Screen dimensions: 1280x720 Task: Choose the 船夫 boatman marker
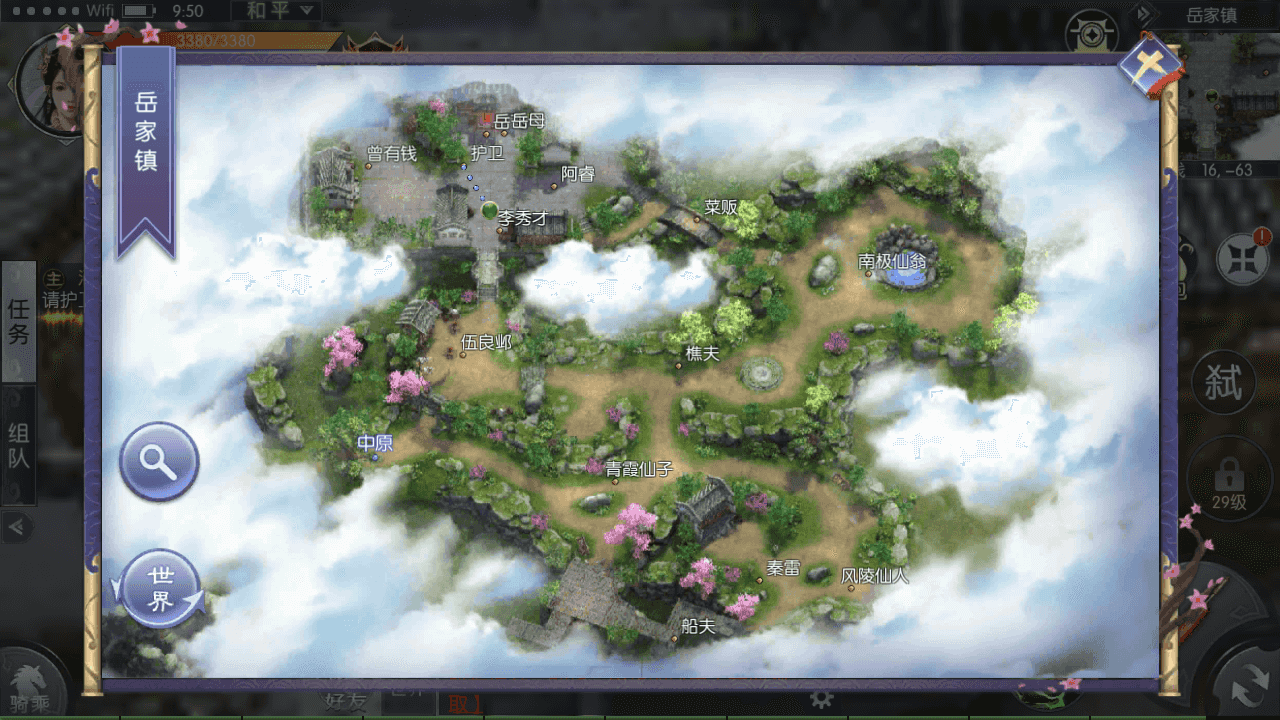pos(697,627)
